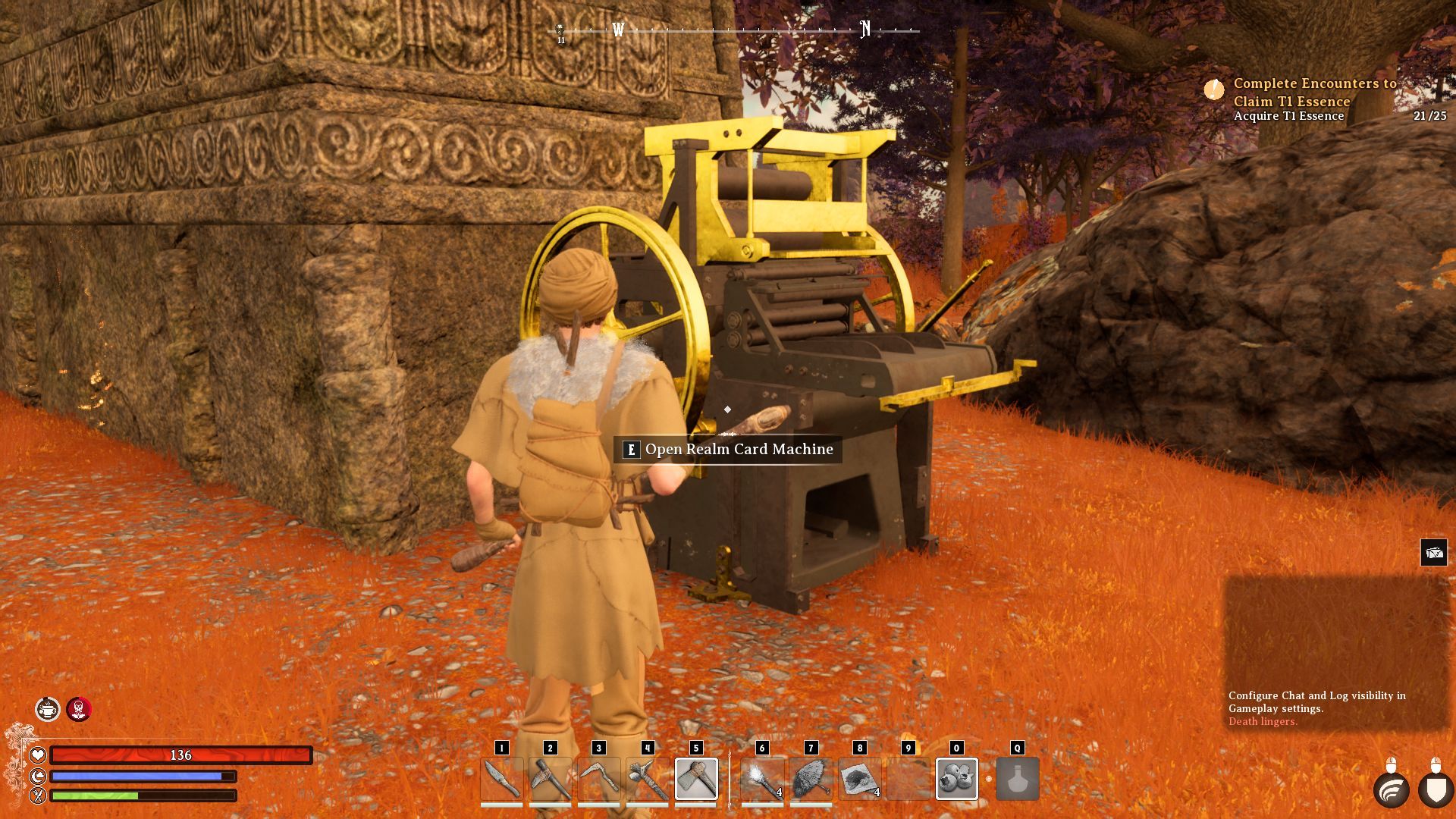
Task: Select the hunting knife in hotbar slot 1
Action: click(x=501, y=778)
